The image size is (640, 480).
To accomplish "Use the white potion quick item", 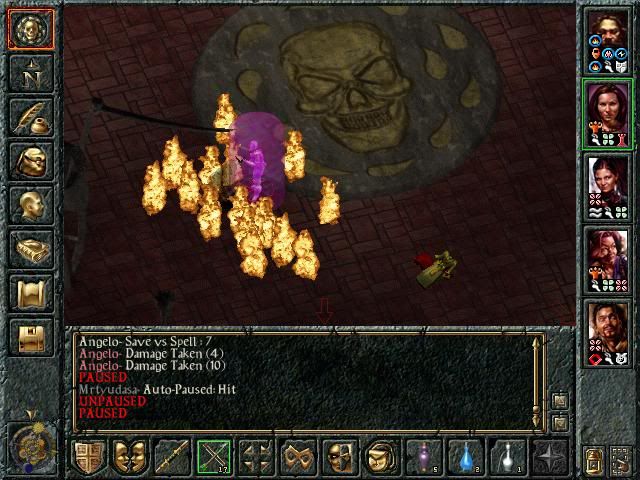I will (x=508, y=457).
